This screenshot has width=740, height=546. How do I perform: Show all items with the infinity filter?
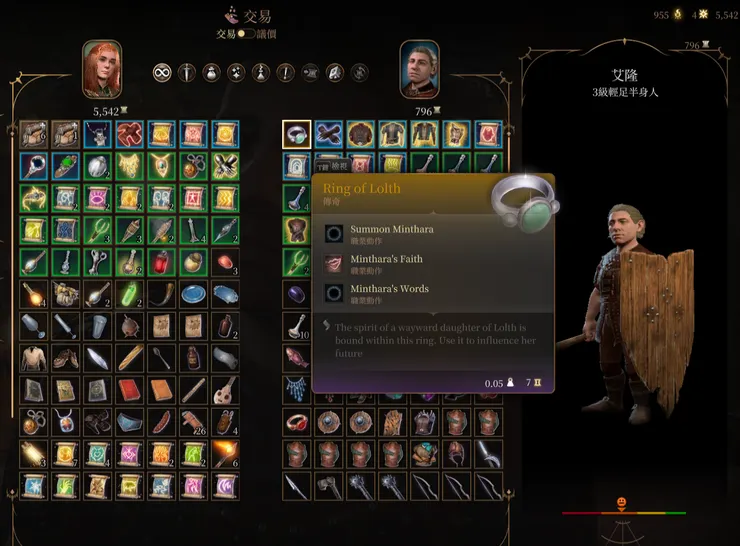(162, 72)
